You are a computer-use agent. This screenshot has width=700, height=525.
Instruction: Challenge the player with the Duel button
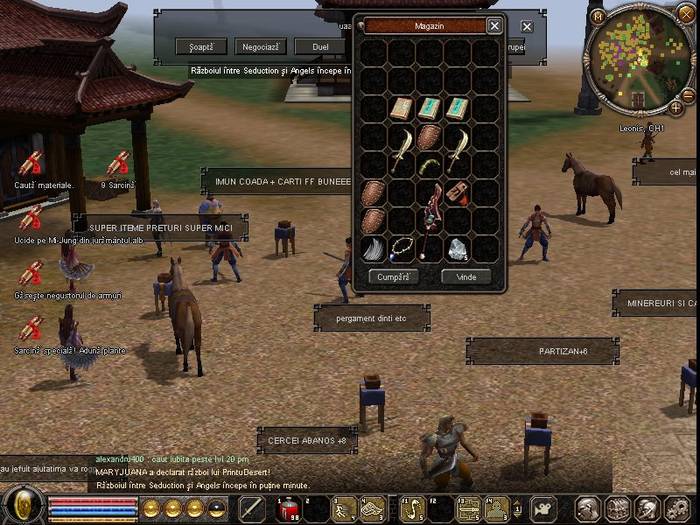[320, 46]
